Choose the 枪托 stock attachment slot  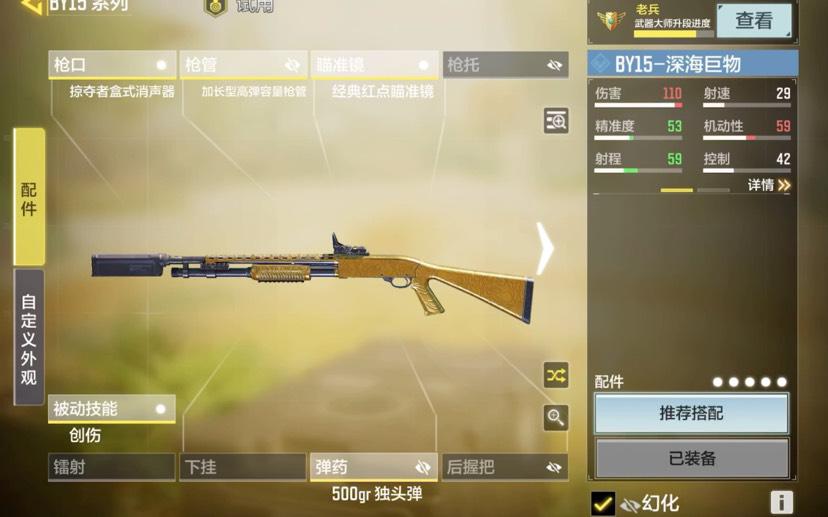point(505,65)
